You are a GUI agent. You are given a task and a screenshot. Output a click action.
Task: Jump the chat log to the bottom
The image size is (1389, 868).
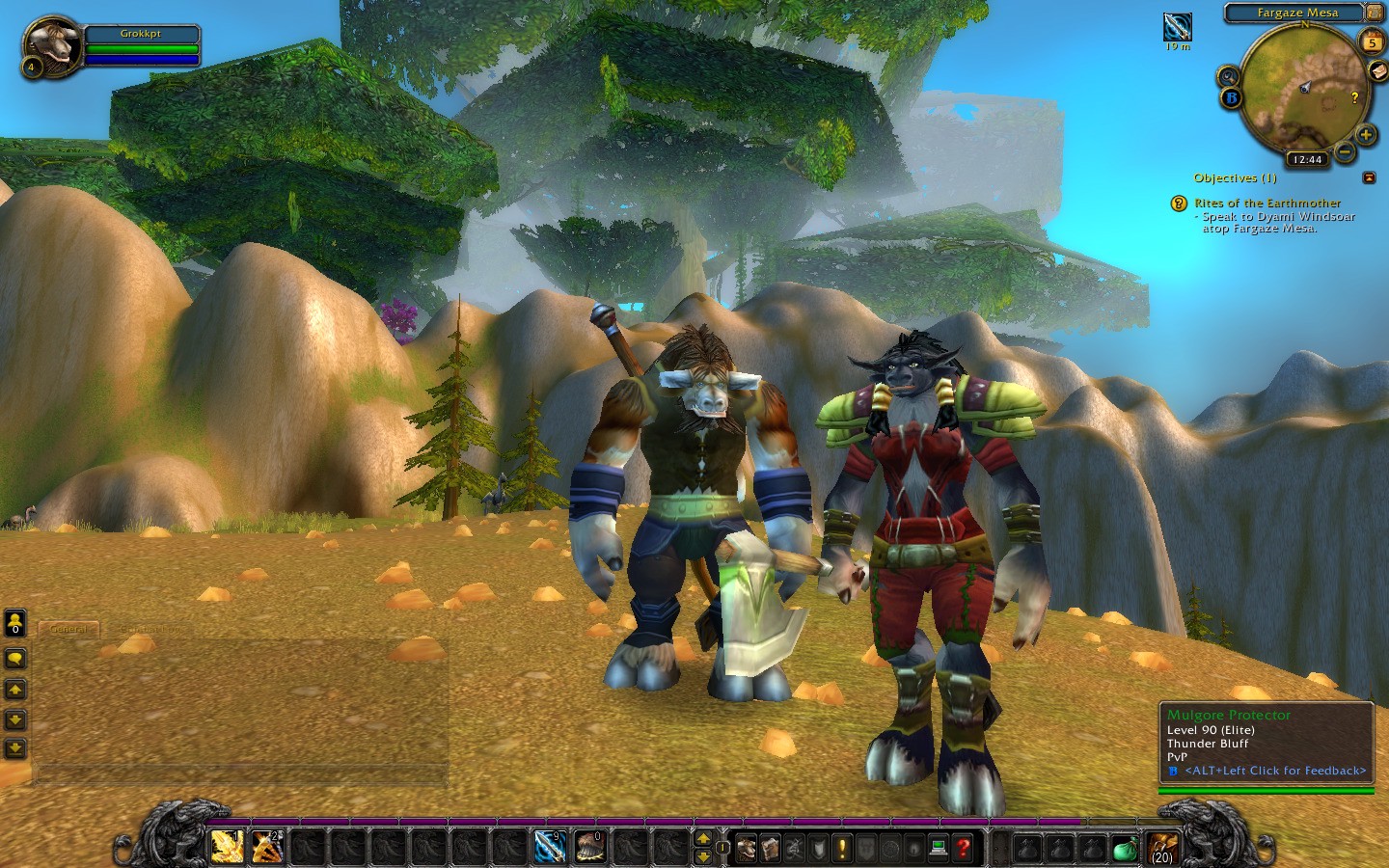15,748
